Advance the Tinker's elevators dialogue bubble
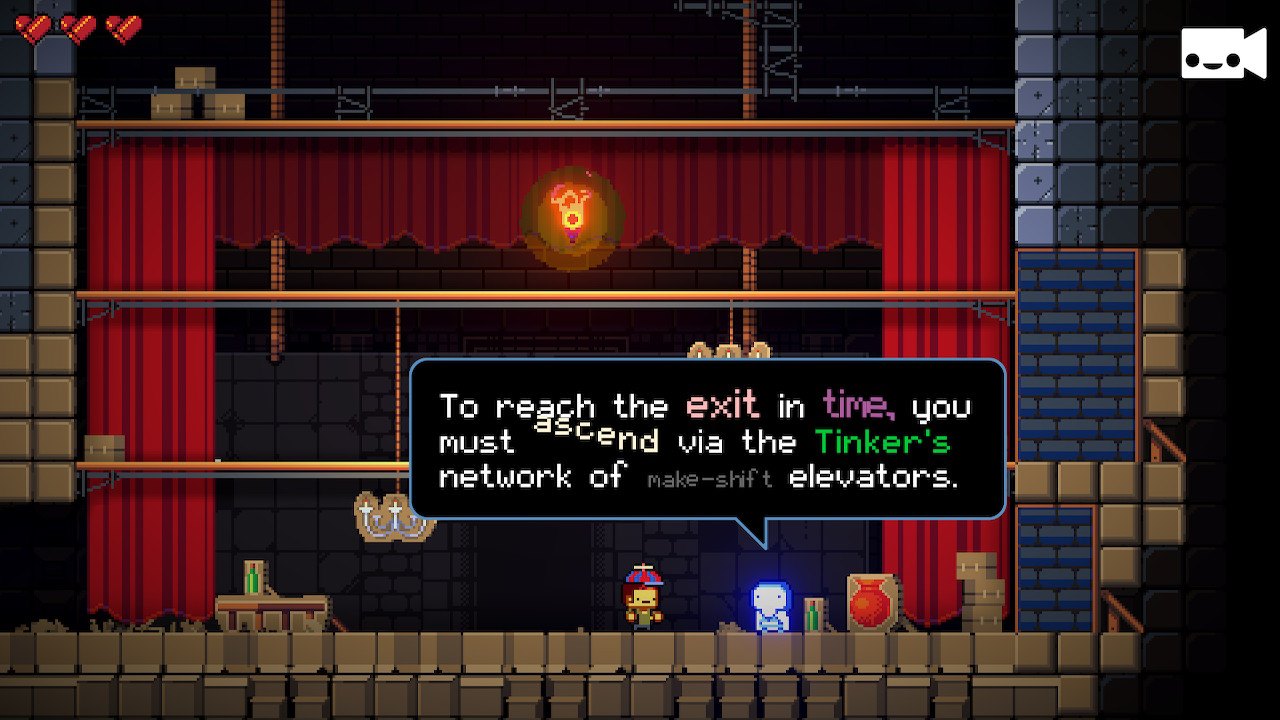Screen dimensions: 1280x720 707,440
